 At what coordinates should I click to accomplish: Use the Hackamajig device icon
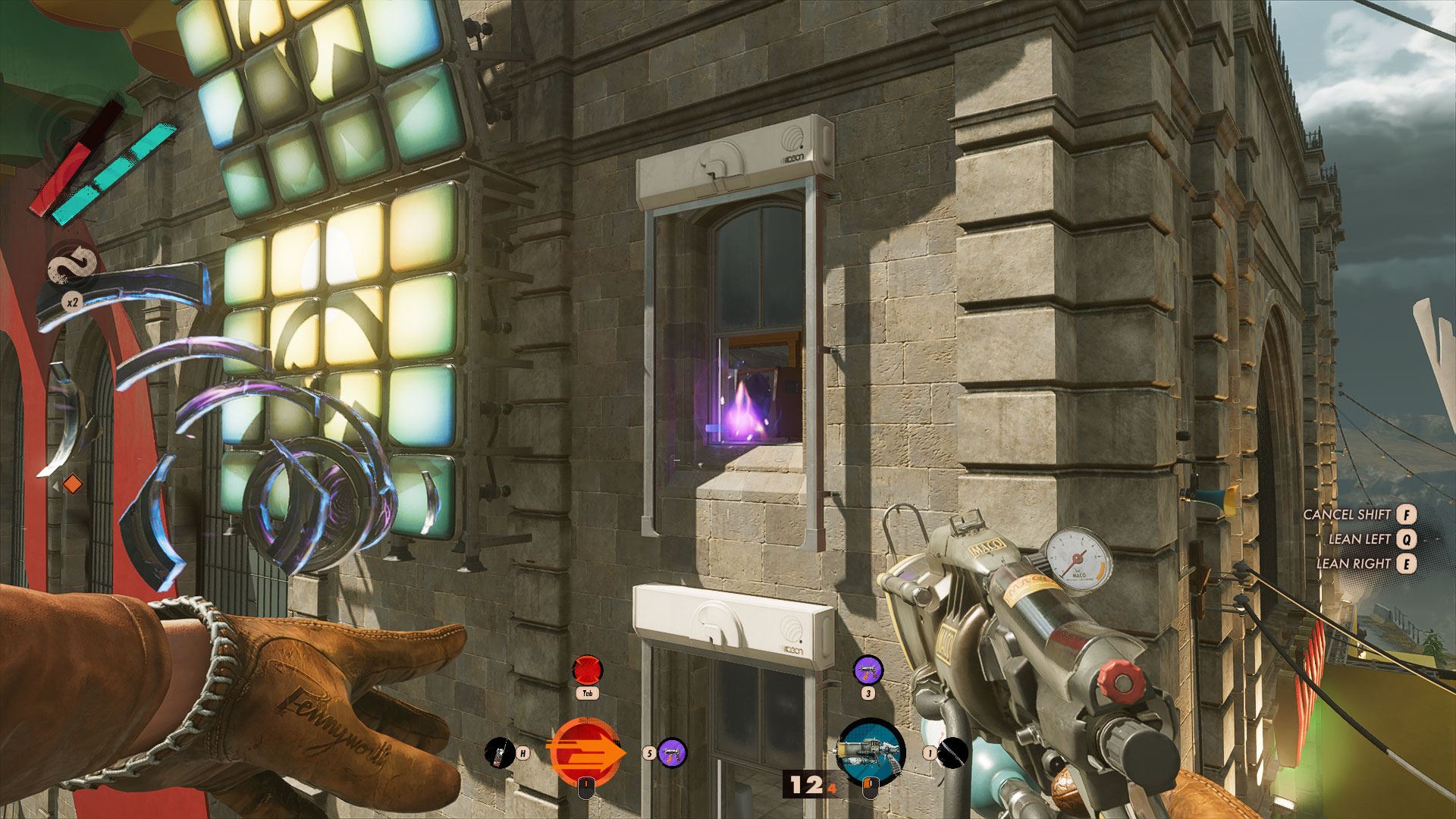[497, 753]
